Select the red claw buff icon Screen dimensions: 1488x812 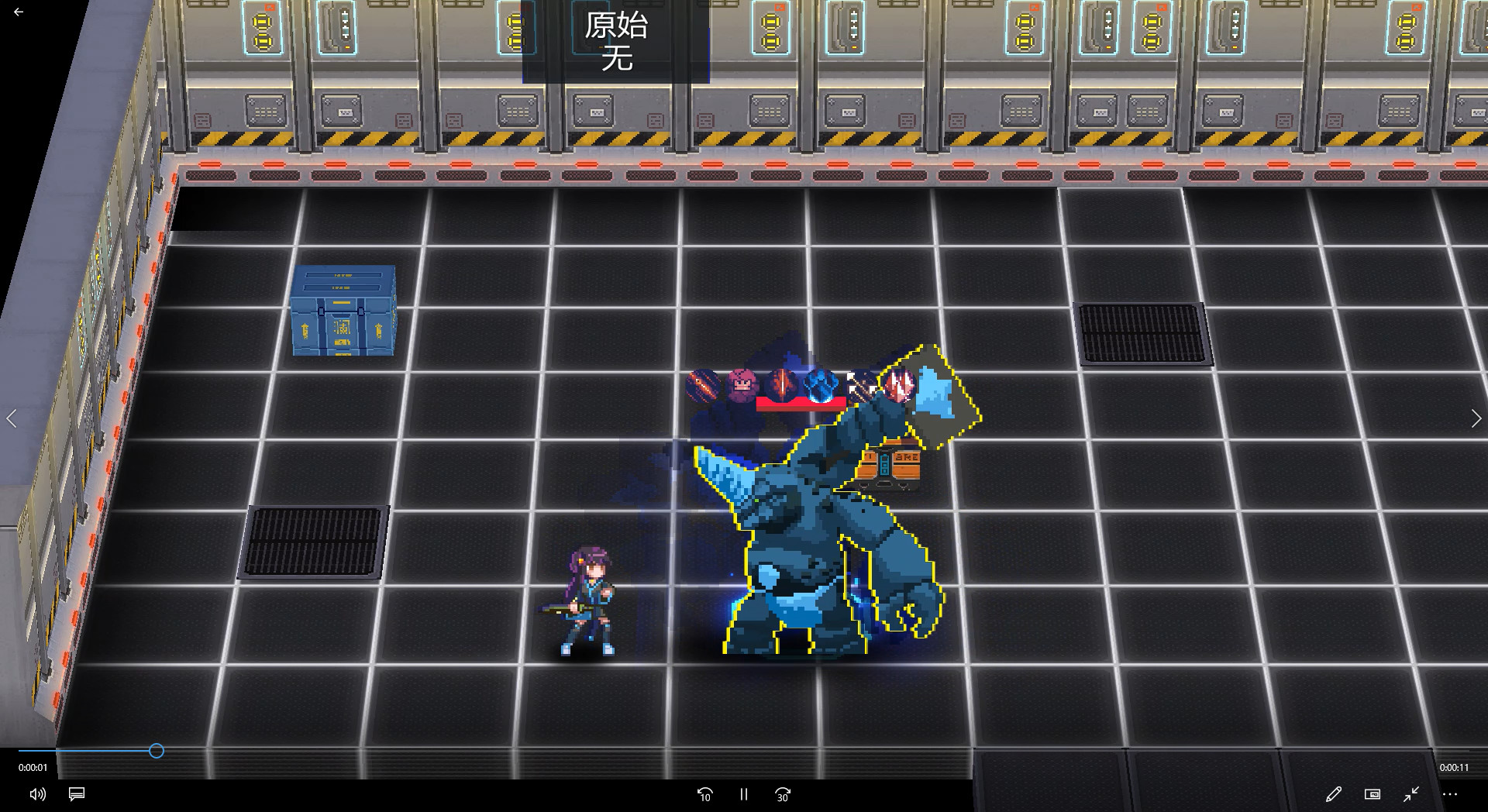pos(899,384)
